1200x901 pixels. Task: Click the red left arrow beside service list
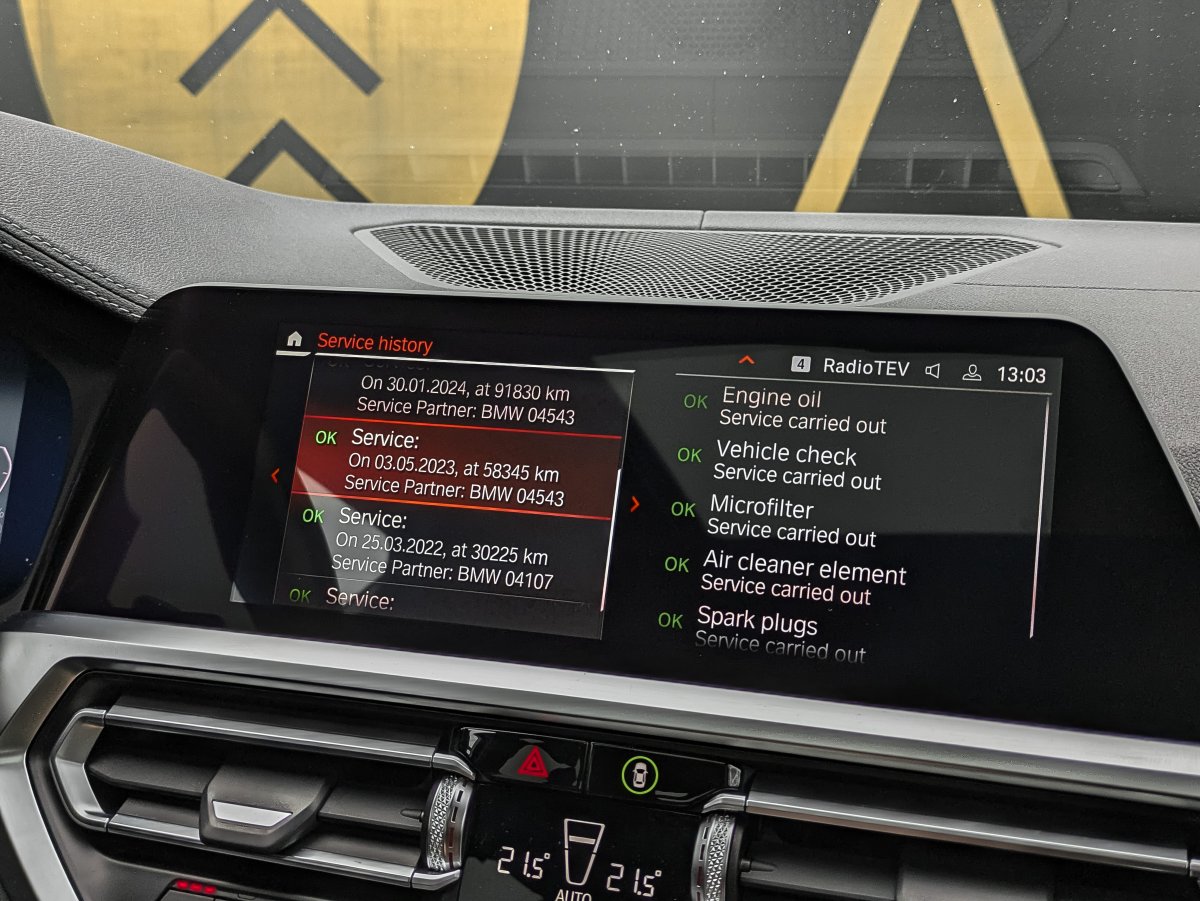[275, 476]
